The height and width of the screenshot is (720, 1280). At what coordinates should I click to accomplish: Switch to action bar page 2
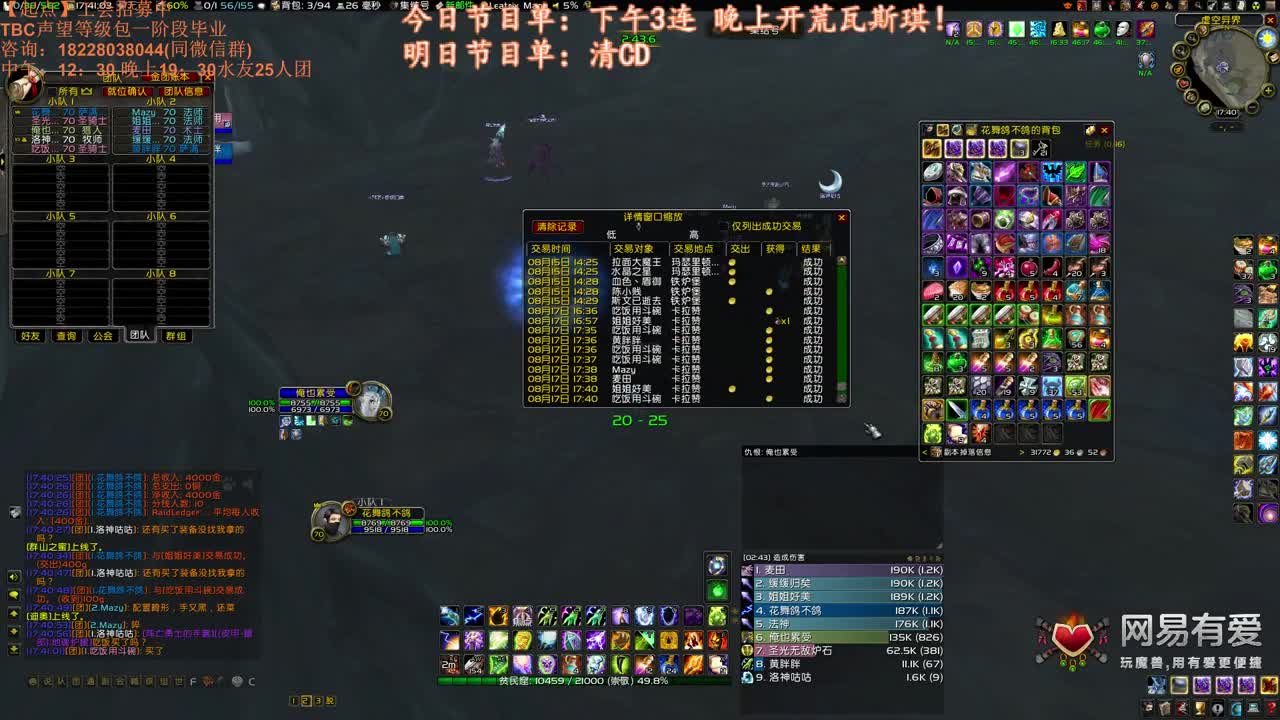[306, 700]
